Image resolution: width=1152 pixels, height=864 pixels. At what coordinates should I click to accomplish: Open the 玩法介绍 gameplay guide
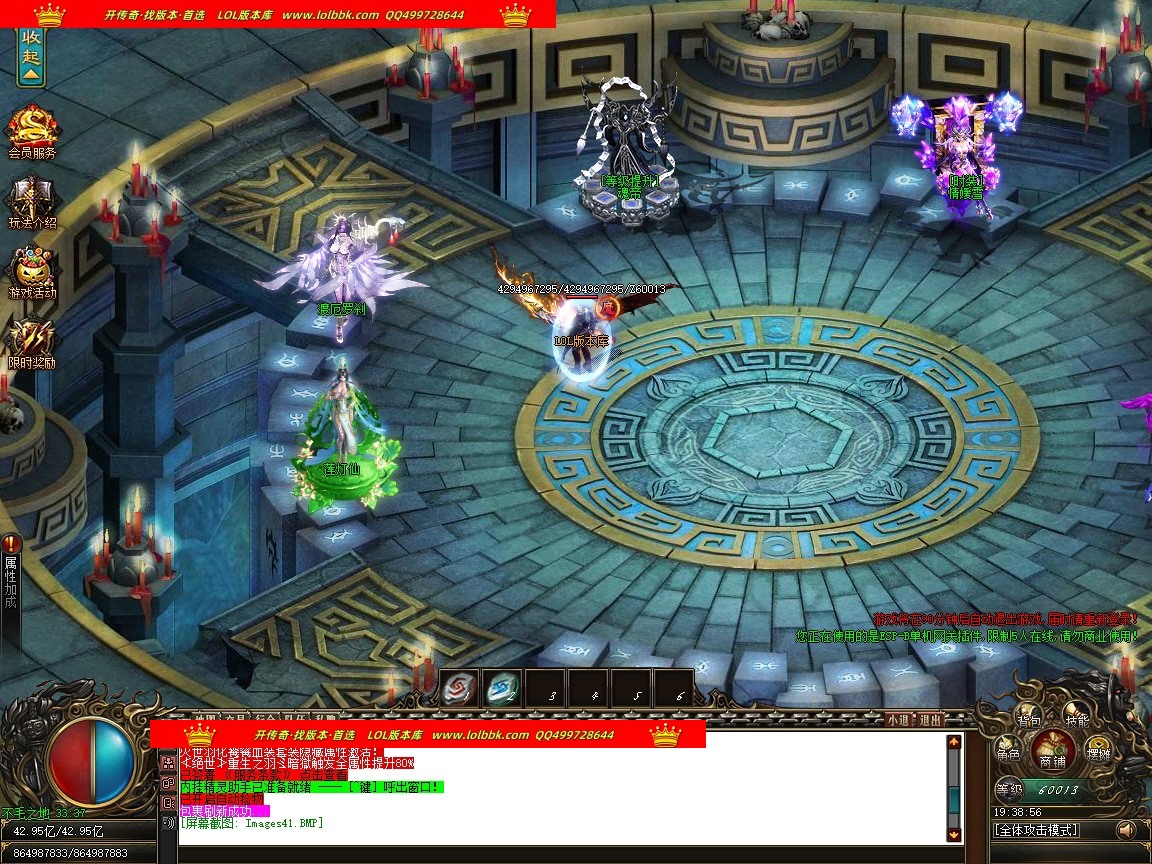pos(32,201)
